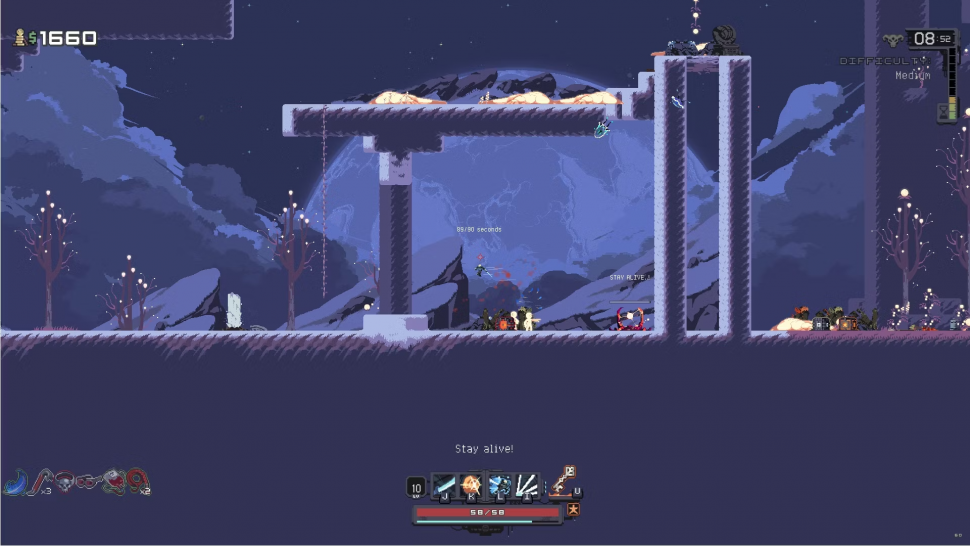This screenshot has height=546, width=970.
Task: Select the blue sword slash primary skill
Action: [443, 486]
